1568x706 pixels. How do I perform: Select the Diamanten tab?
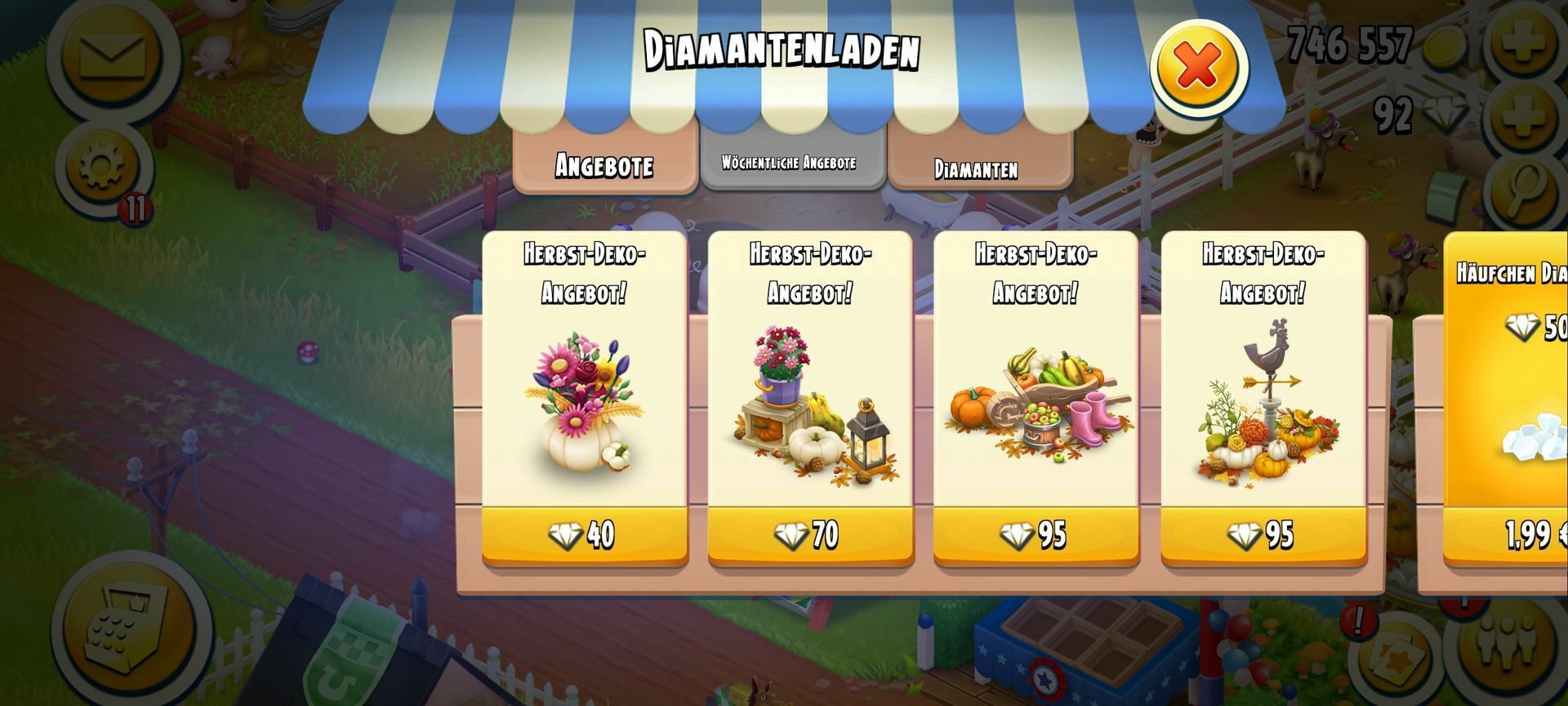tap(977, 168)
